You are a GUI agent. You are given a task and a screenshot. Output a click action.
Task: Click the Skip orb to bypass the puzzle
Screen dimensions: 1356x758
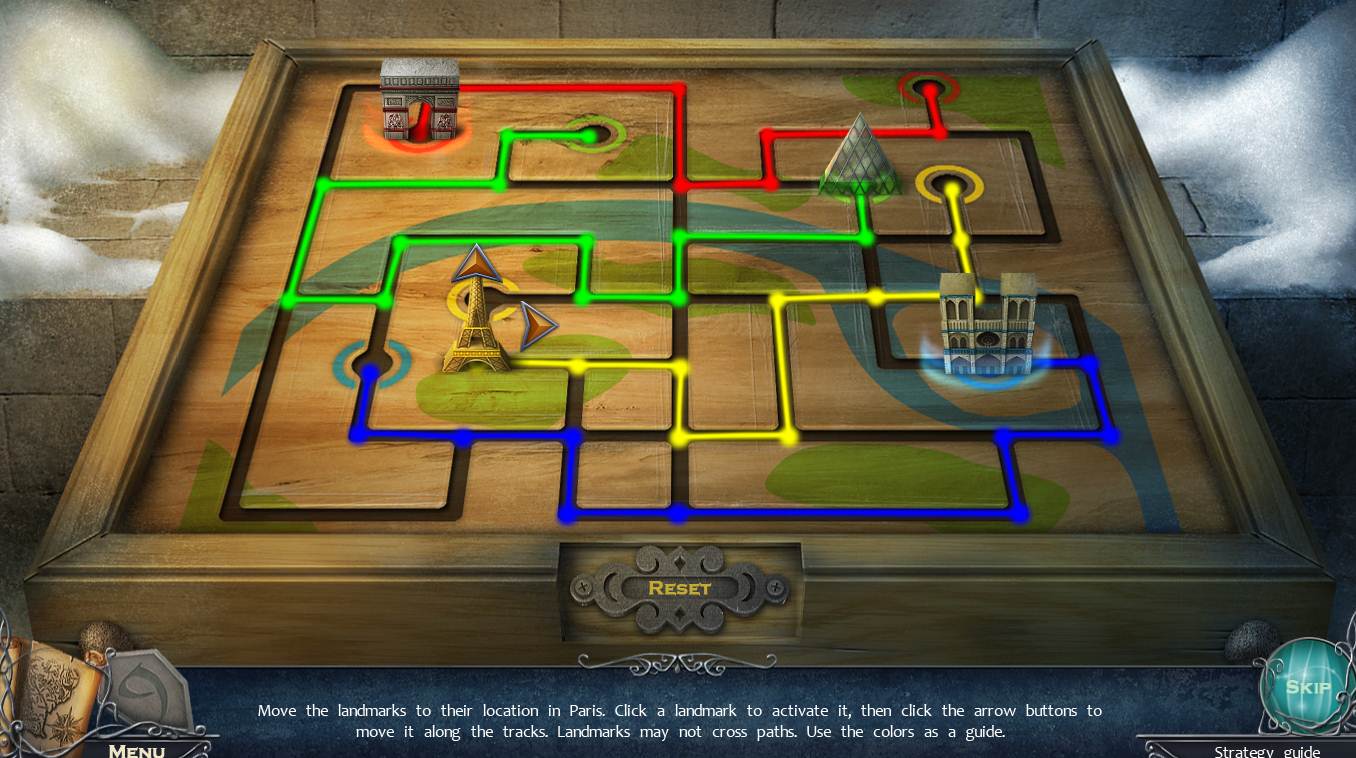(1308, 688)
